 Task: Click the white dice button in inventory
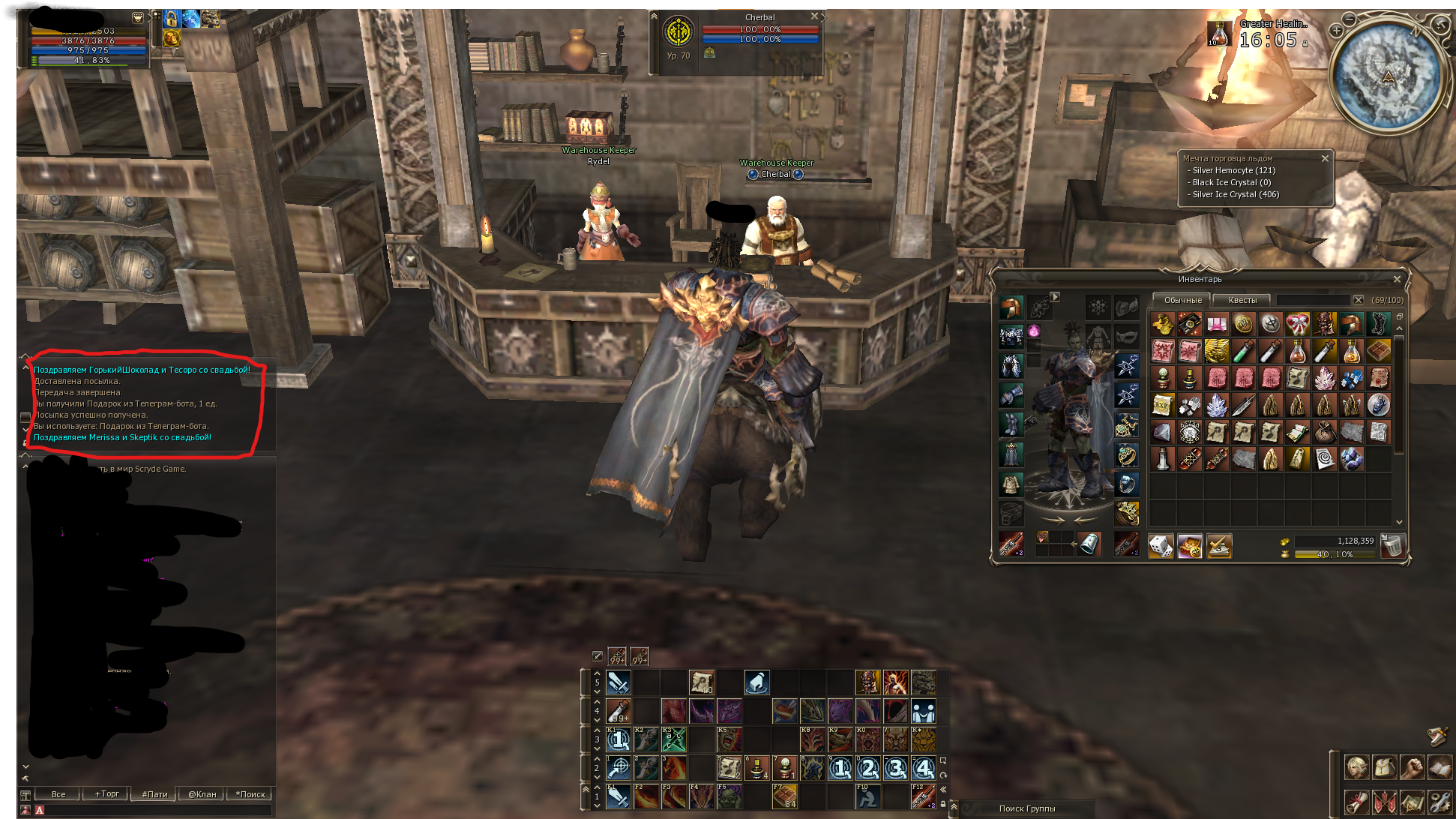1161,546
